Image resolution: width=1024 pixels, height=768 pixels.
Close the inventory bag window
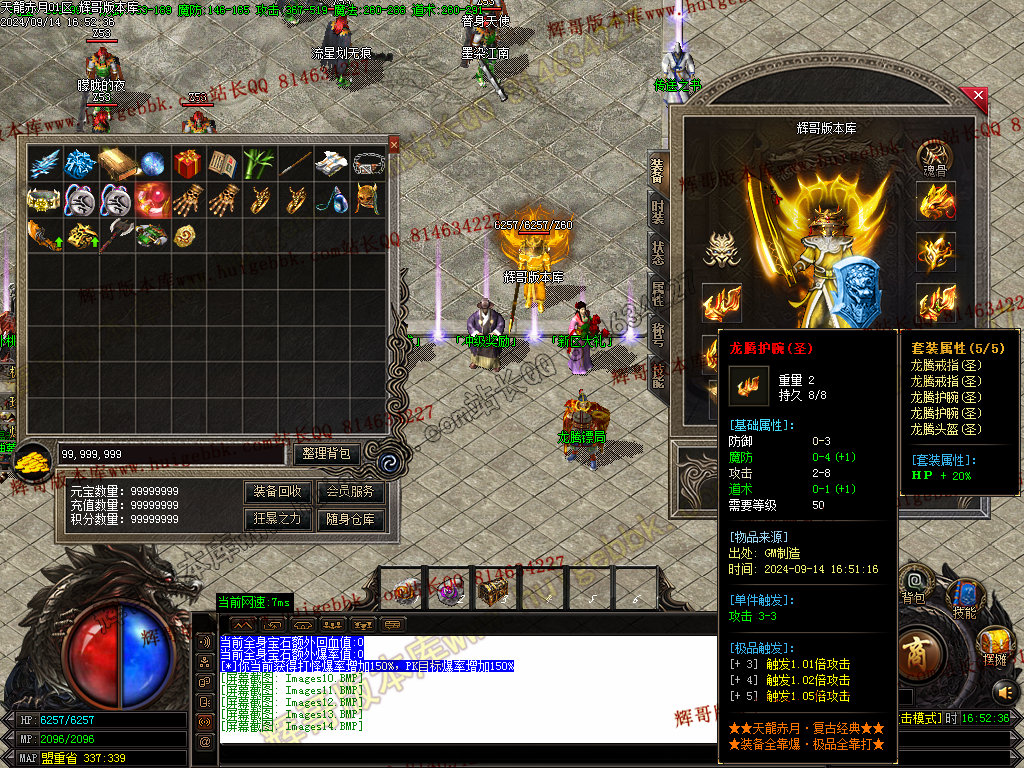click(393, 145)
